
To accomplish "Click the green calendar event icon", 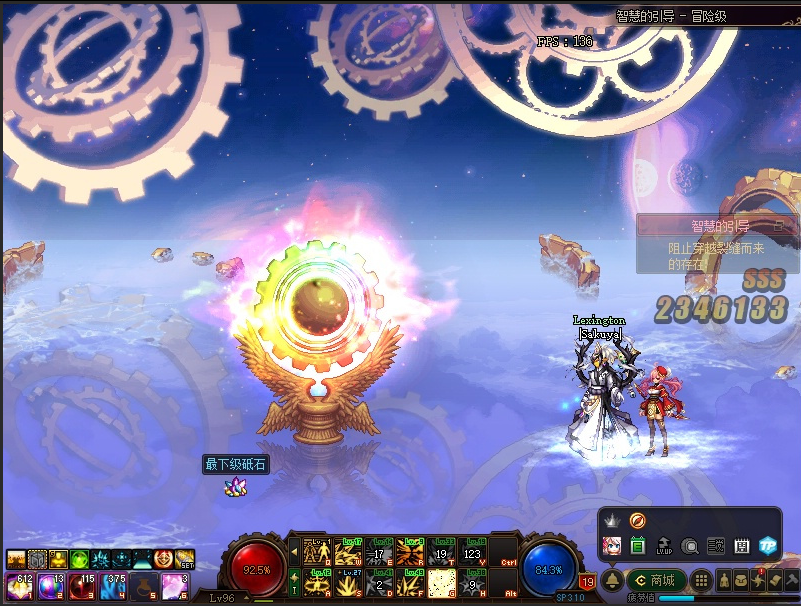I will pos(638,546).
